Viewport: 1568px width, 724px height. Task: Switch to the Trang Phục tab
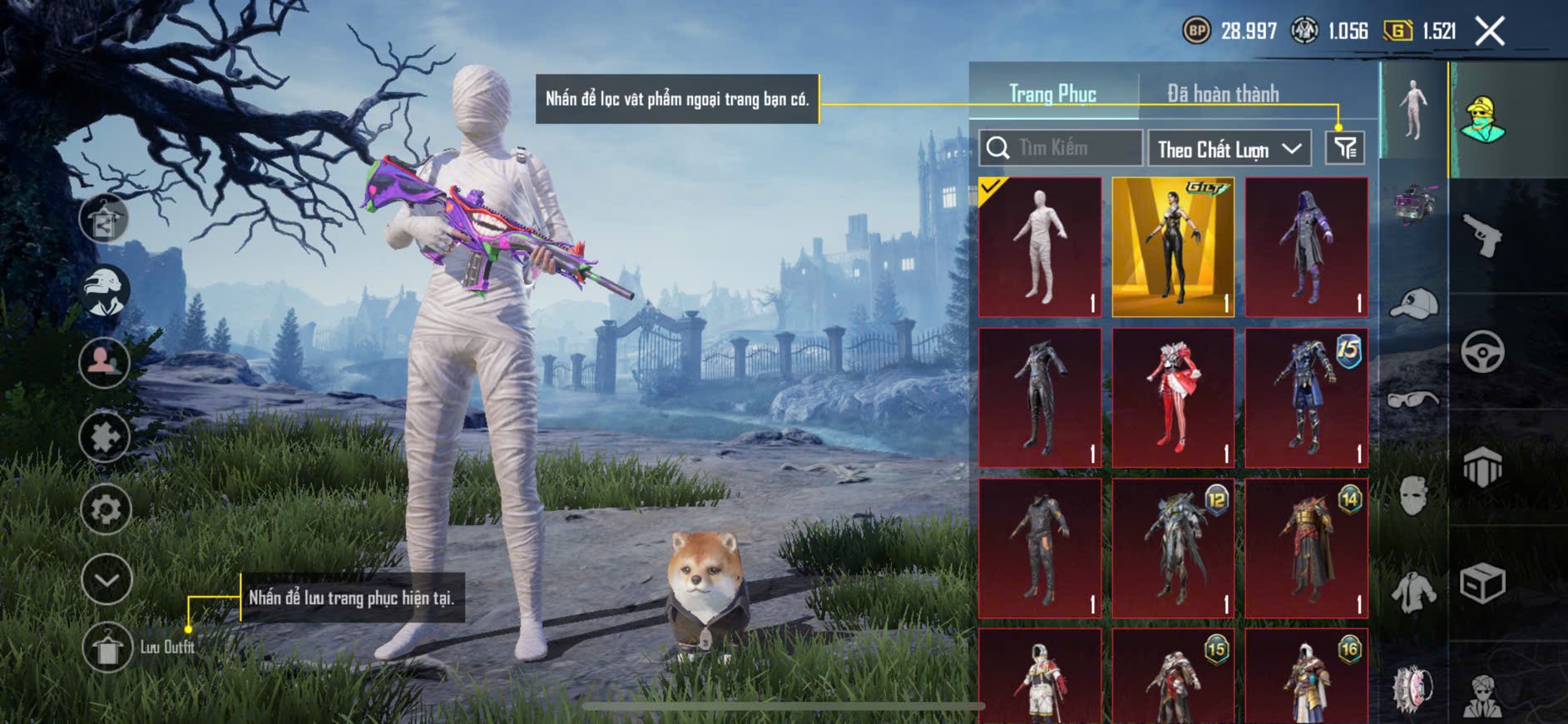[x=1052, y=94]
